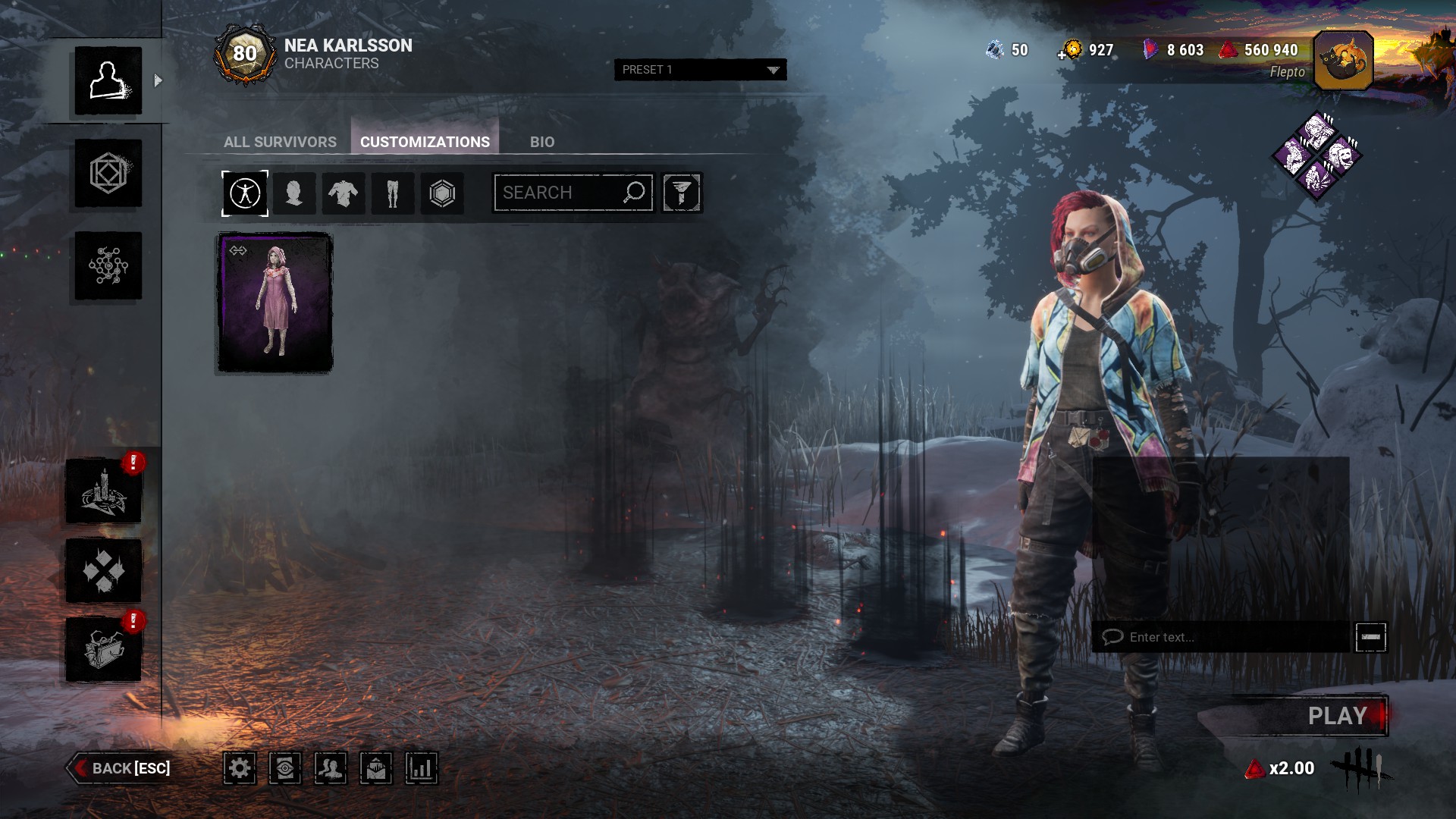Open the Preset 1 dropdown

click(700, 70)
